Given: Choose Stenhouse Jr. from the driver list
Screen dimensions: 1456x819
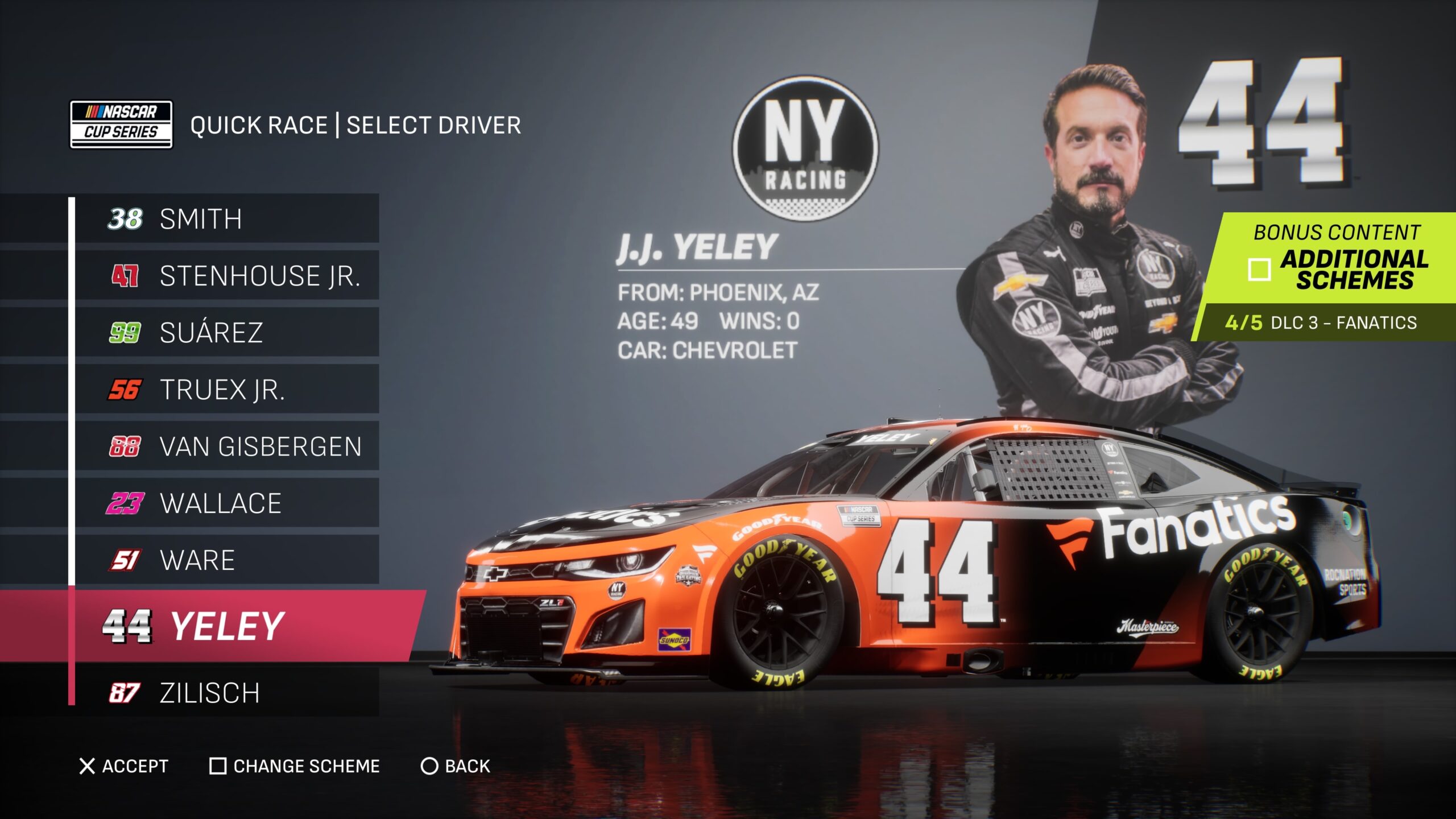Looking at the screenshot, I should (226, 276).
